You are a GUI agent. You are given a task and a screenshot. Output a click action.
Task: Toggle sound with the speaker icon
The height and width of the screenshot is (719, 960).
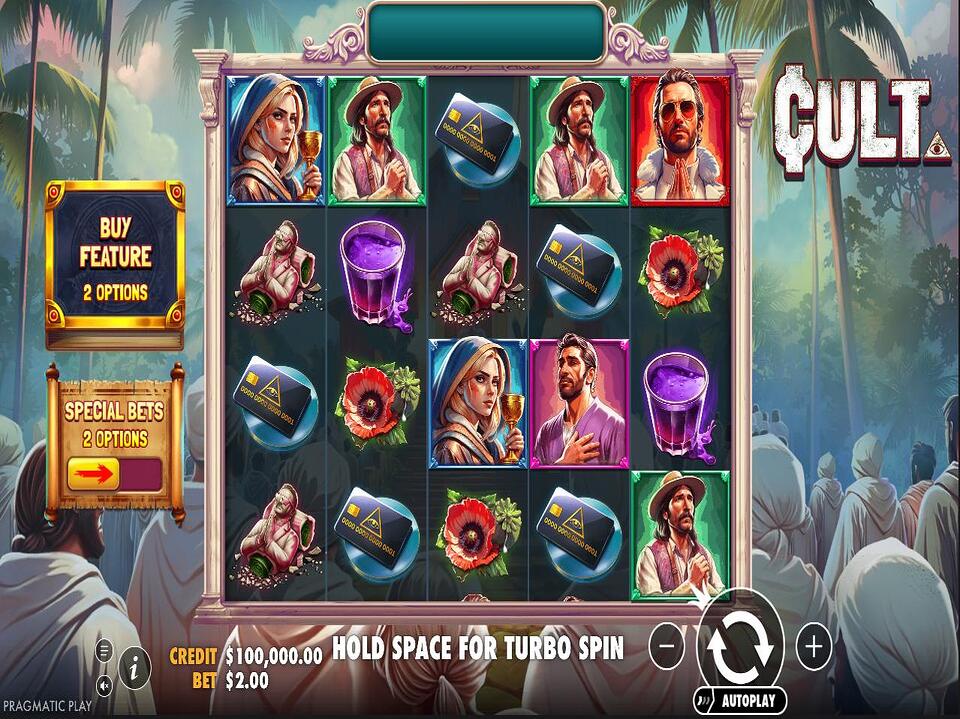(104, 685)
